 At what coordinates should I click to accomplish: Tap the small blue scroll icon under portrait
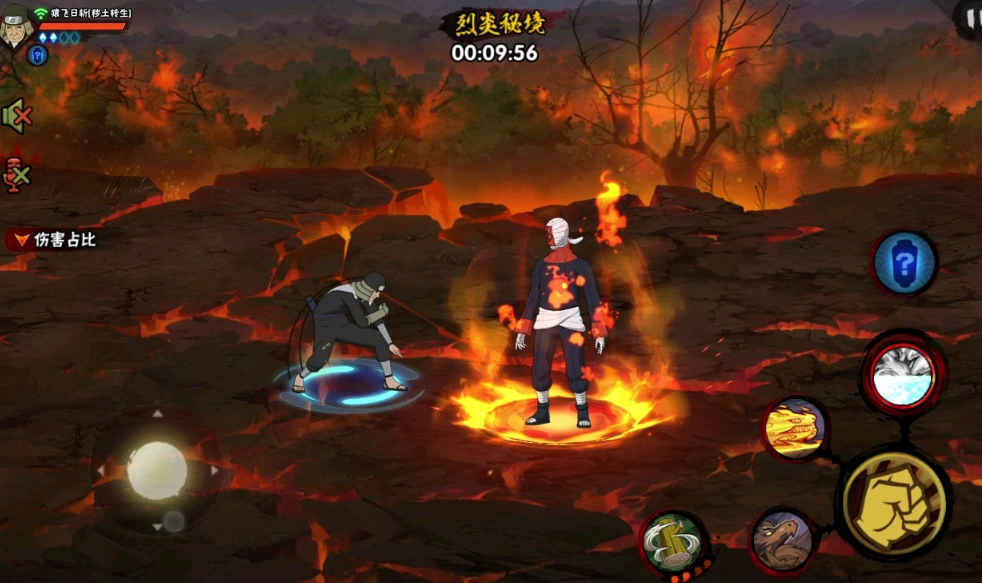pos(38,55)
